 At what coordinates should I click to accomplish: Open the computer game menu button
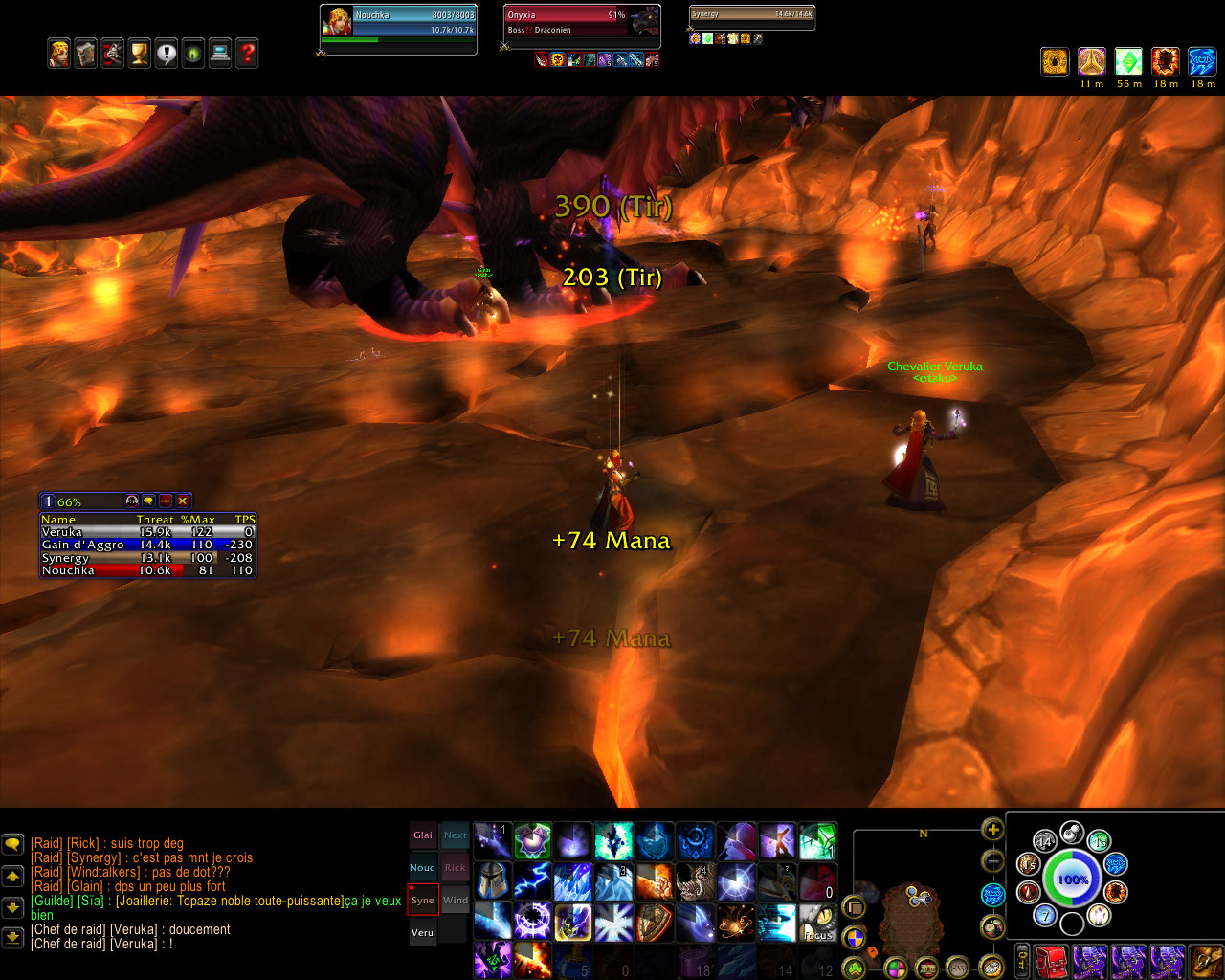pyautogui.click(x=220, y=54)
